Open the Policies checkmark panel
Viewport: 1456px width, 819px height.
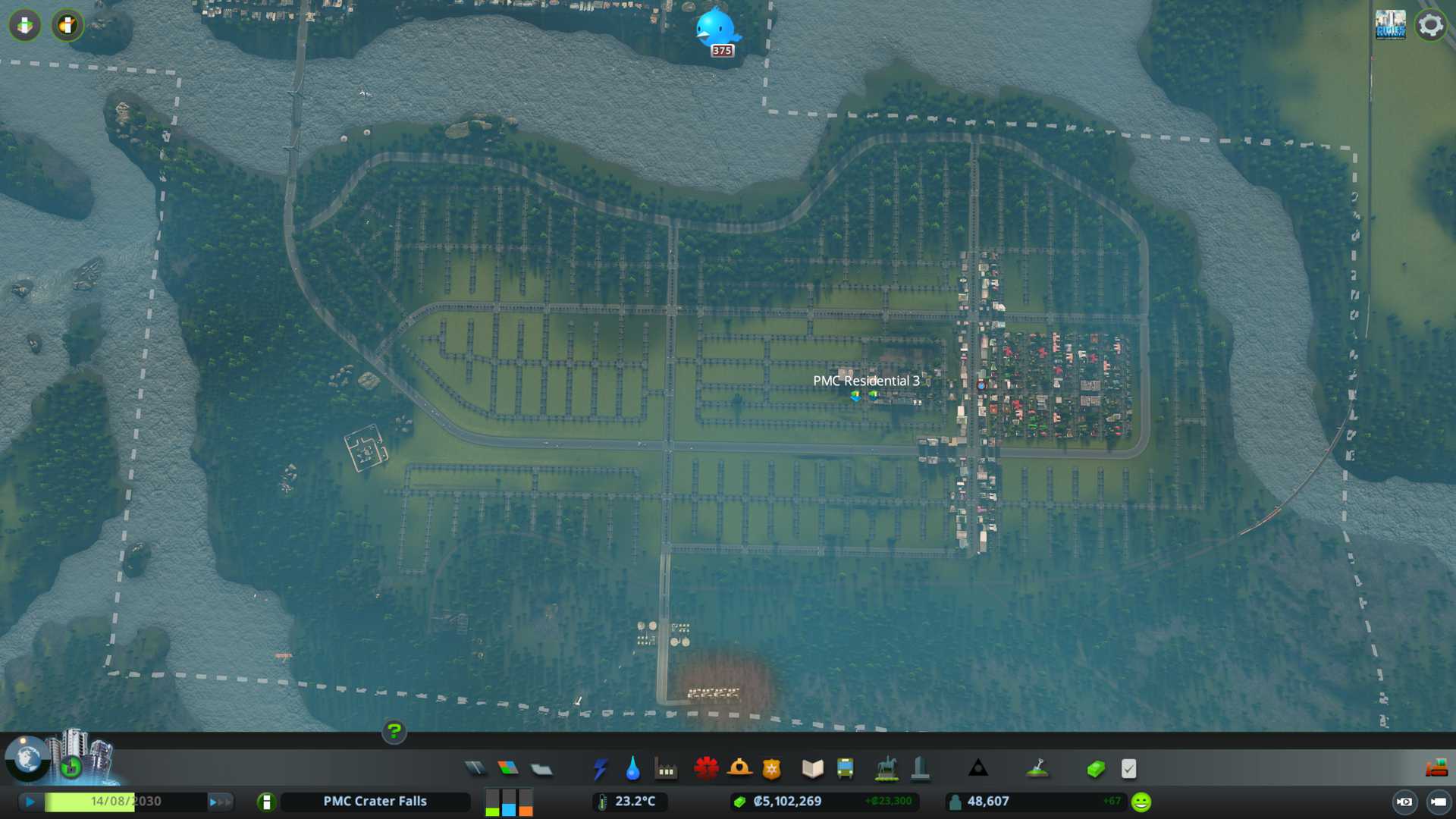[1128, 769]
